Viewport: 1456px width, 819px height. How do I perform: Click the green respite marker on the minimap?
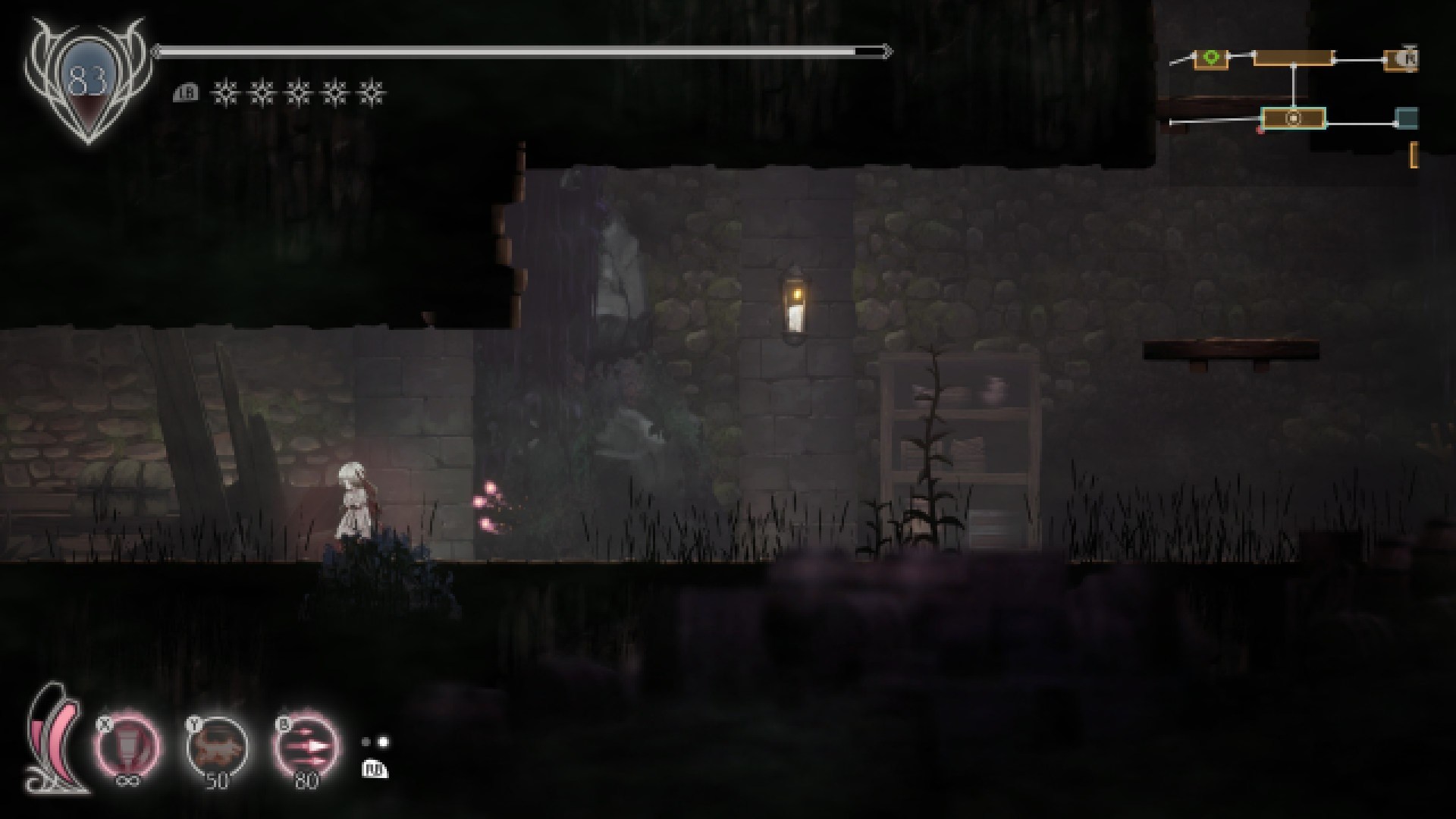[x=1211, y=57]
